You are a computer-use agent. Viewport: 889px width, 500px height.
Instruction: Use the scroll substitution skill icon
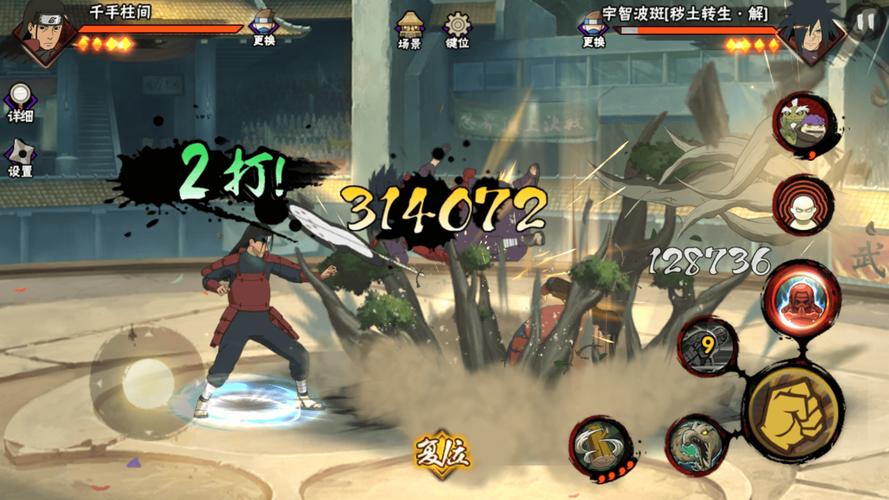[600, 446]
